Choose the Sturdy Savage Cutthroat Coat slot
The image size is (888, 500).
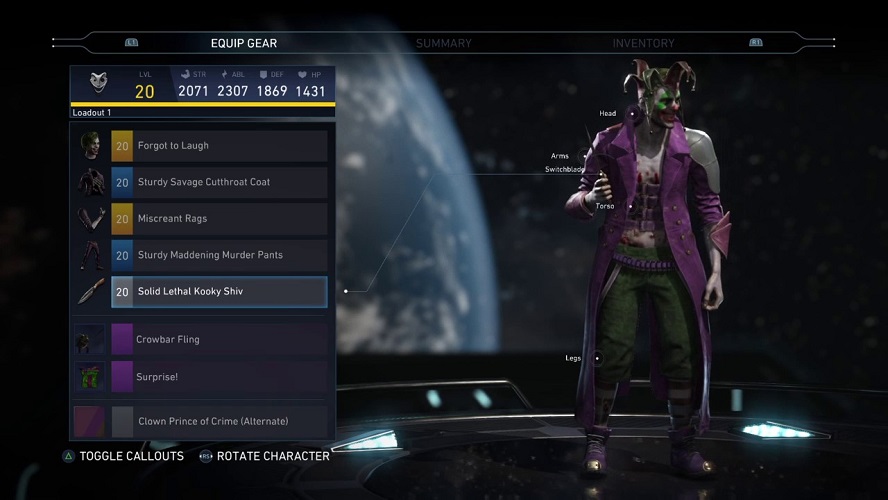click(218, 182)
